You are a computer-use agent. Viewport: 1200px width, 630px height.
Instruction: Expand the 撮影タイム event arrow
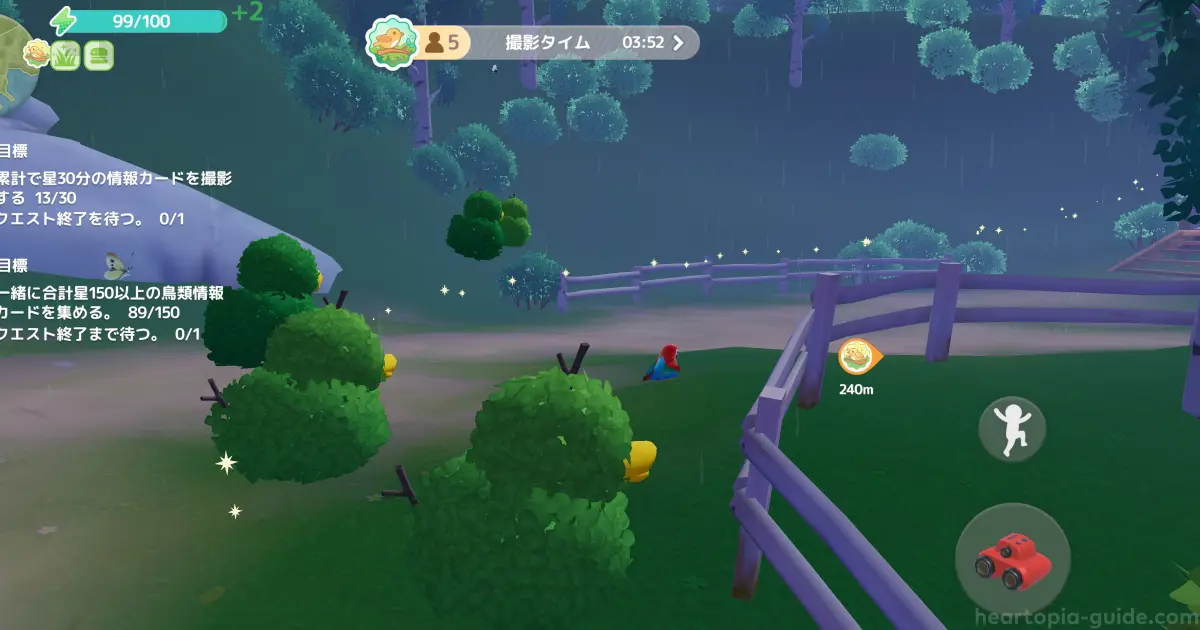pyautogui.click(x=679, y=43)
